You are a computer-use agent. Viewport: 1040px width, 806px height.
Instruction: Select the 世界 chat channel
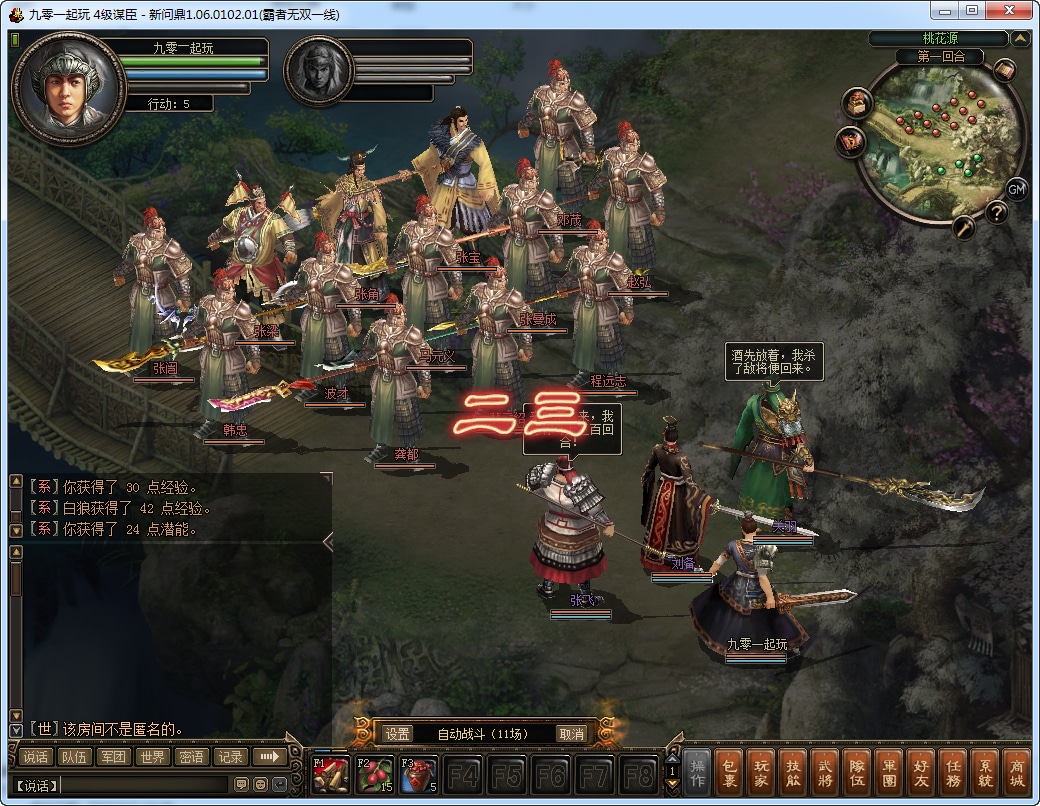tap(151, 757)
